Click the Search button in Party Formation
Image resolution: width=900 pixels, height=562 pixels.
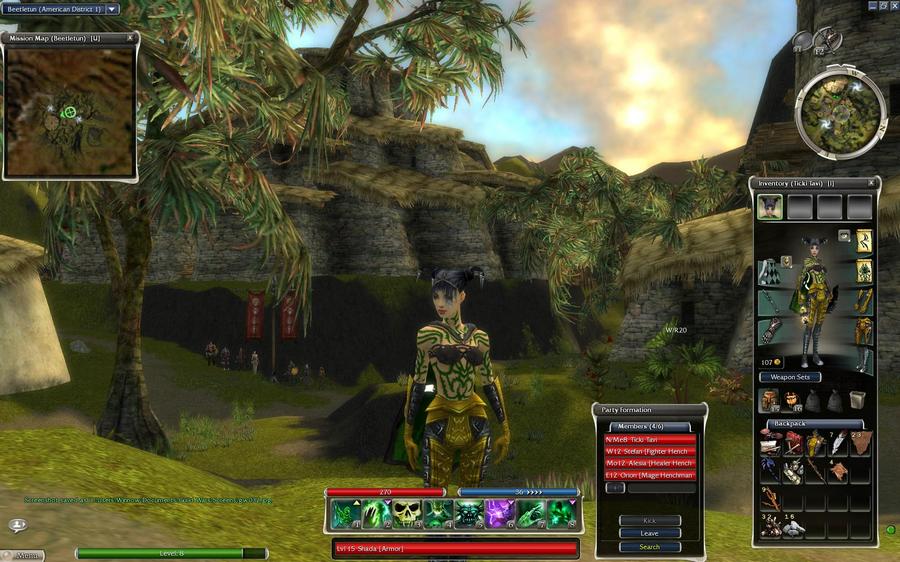coord(649,547)
